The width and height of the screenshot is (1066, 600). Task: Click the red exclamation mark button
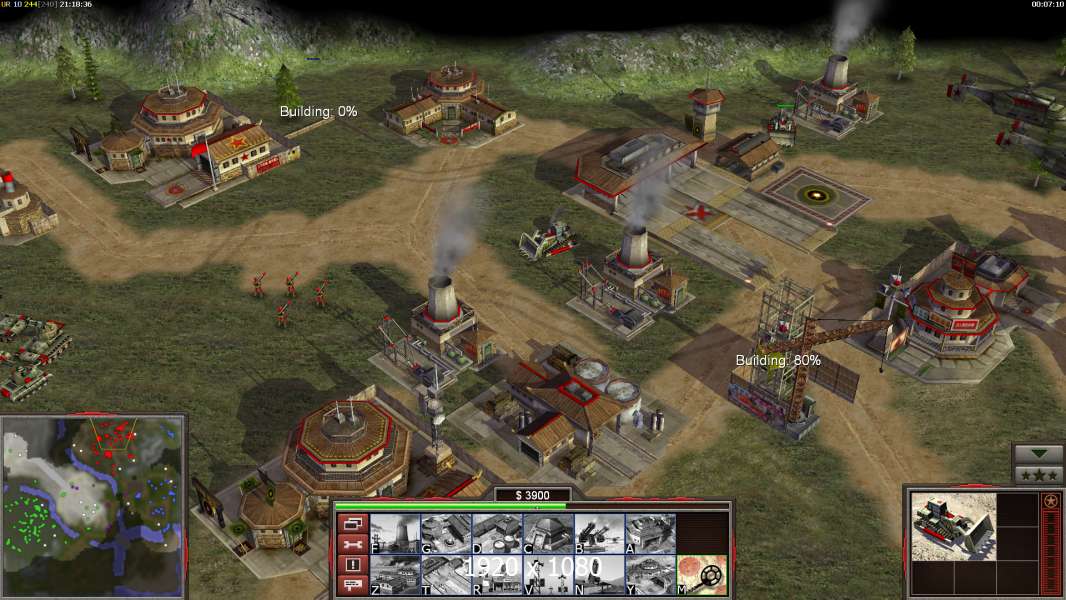pyautogui.click(x=352, y=565)
